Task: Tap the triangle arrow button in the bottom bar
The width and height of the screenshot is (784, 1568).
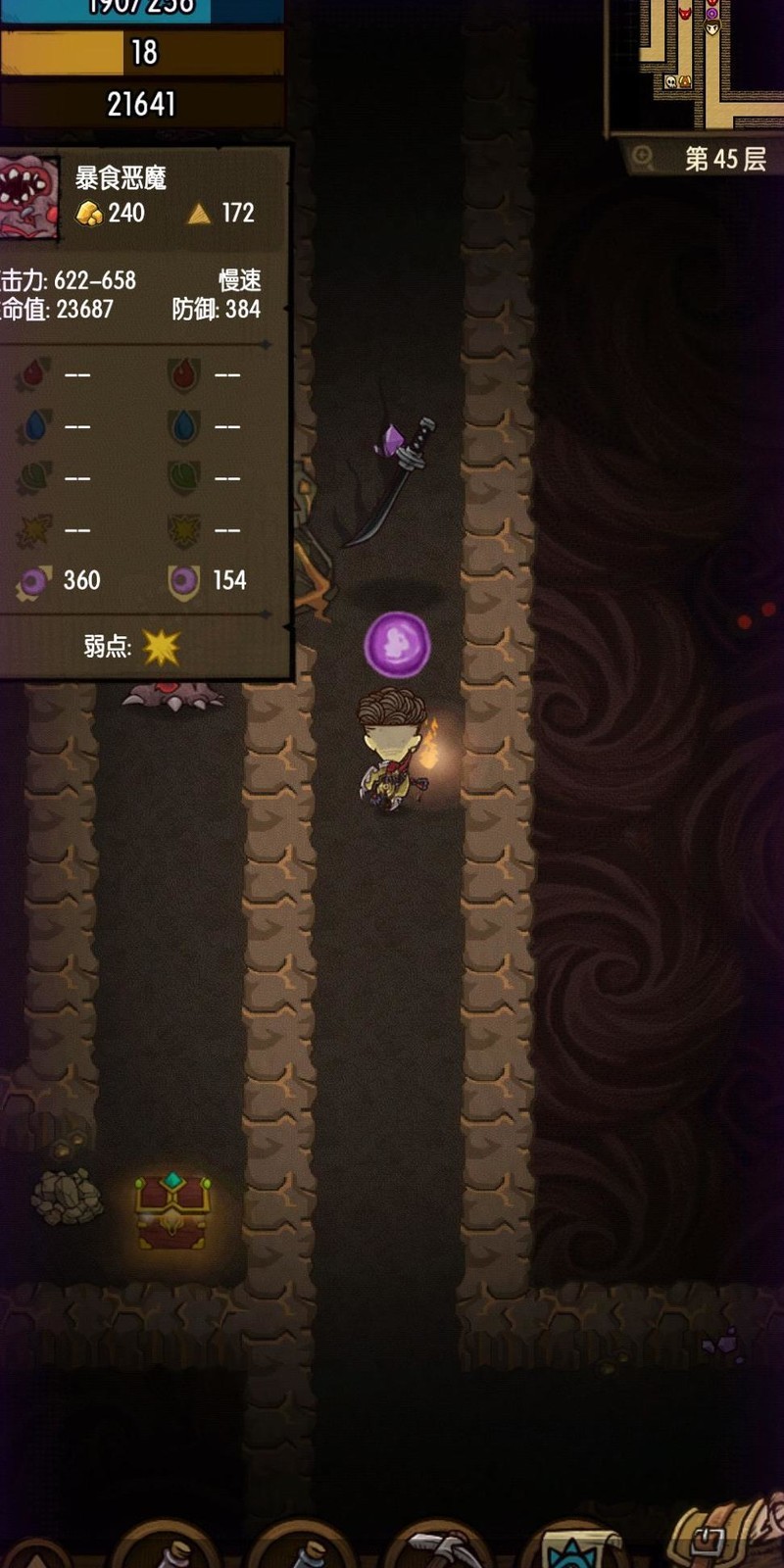Action: tap(35, 1556)
